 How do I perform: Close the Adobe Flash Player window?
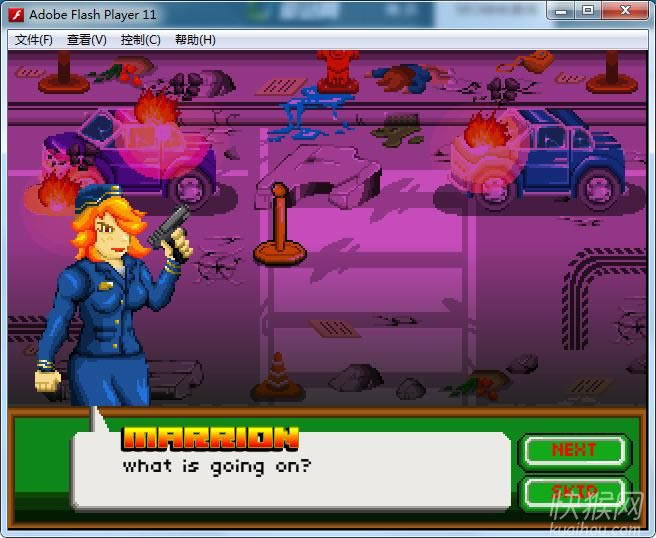point(628,11)
